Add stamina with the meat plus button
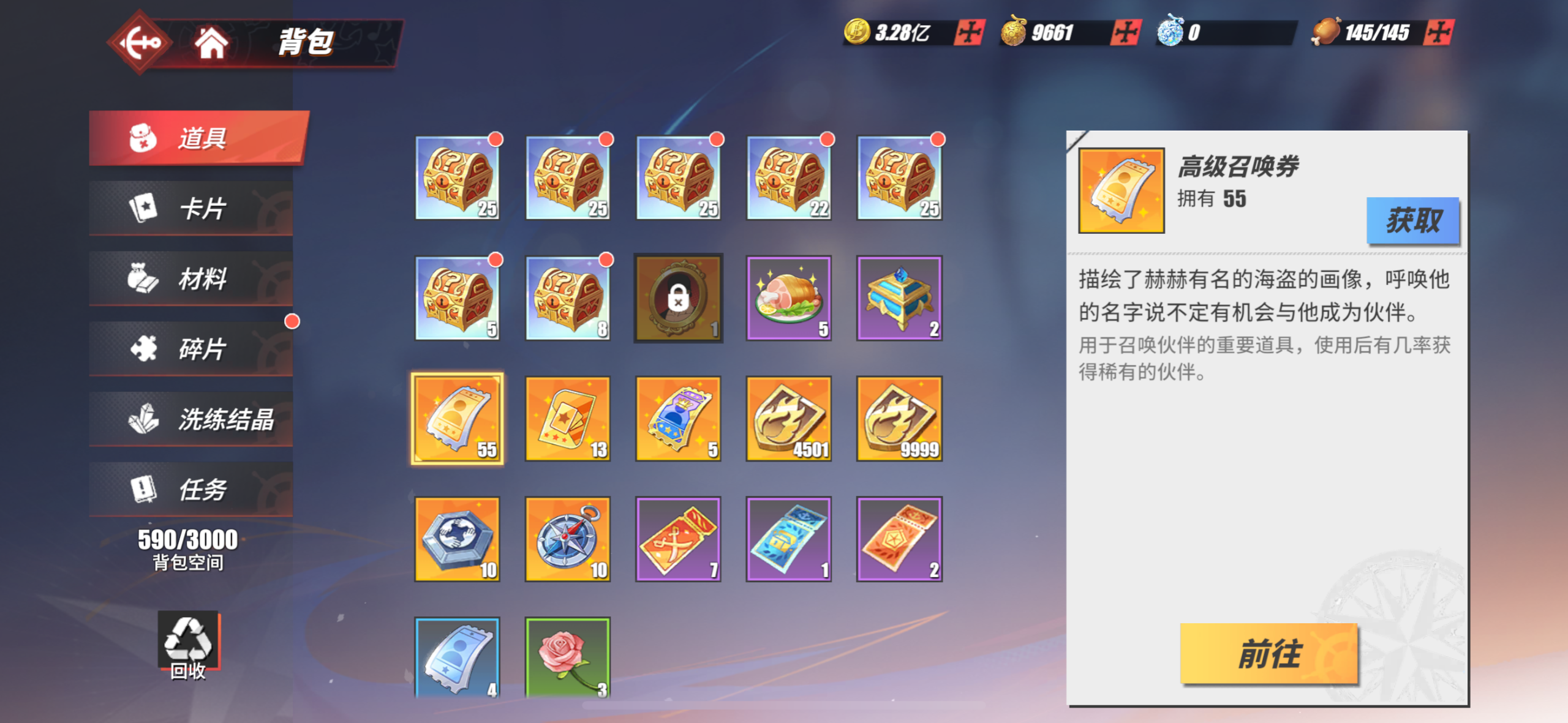 pyautogui.click(x=1439, y=32)
